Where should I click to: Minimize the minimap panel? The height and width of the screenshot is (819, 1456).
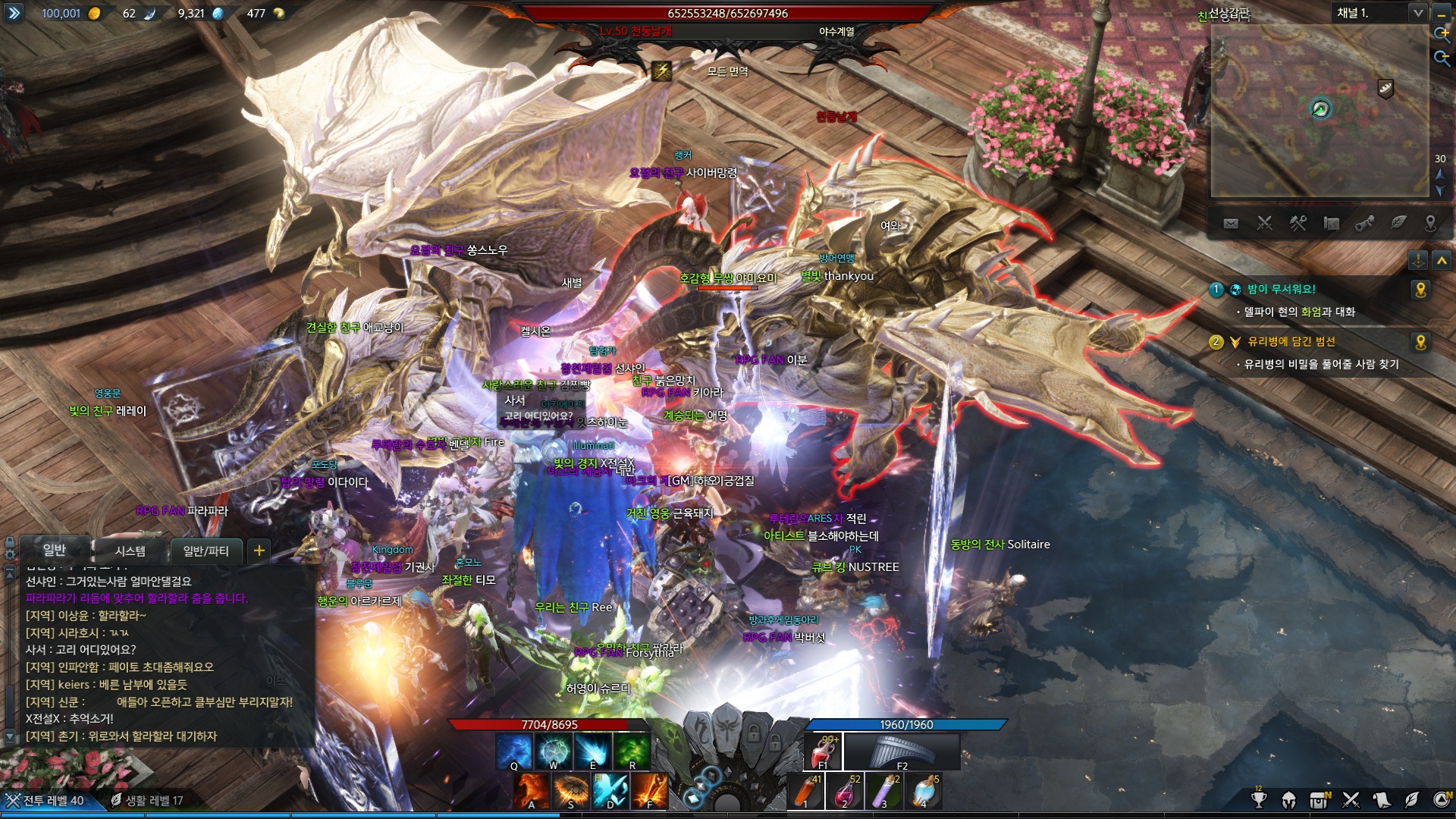(1442, 14)
